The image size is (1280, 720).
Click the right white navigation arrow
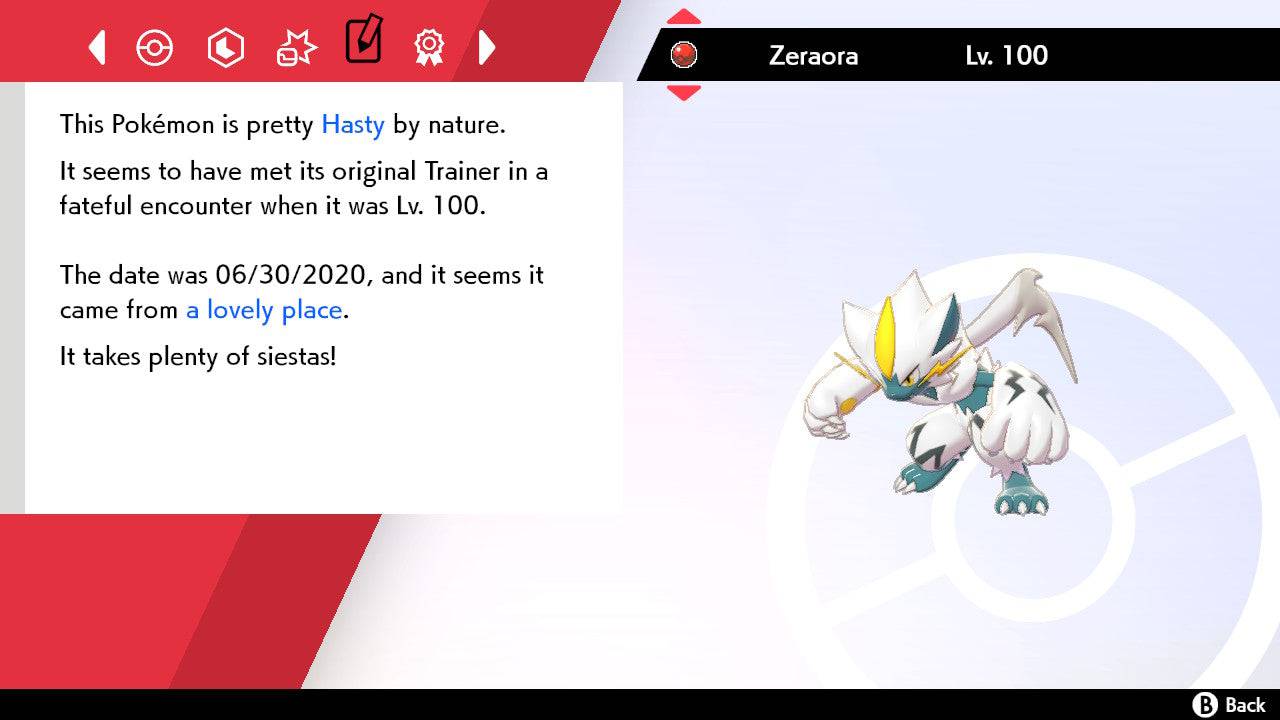487,46
